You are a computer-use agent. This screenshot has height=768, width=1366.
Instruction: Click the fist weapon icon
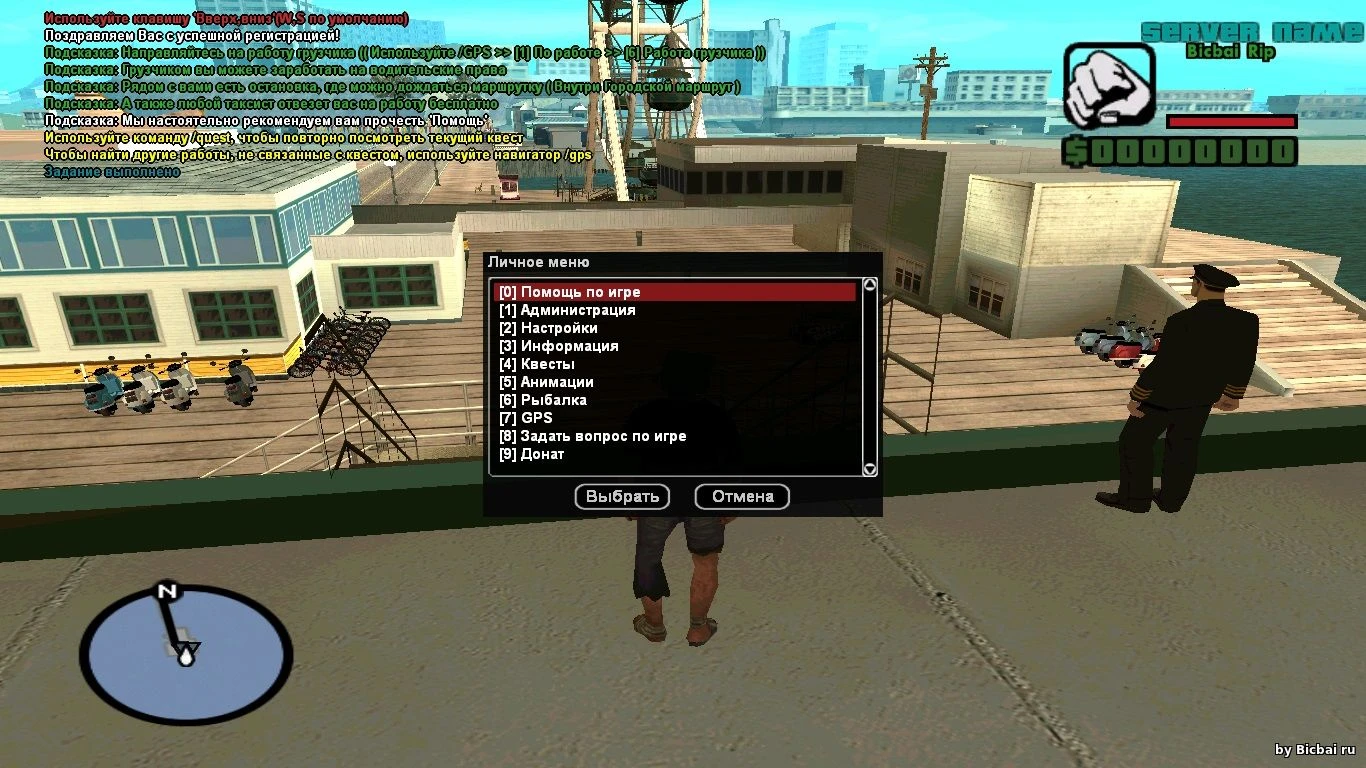pos(1108,85)
